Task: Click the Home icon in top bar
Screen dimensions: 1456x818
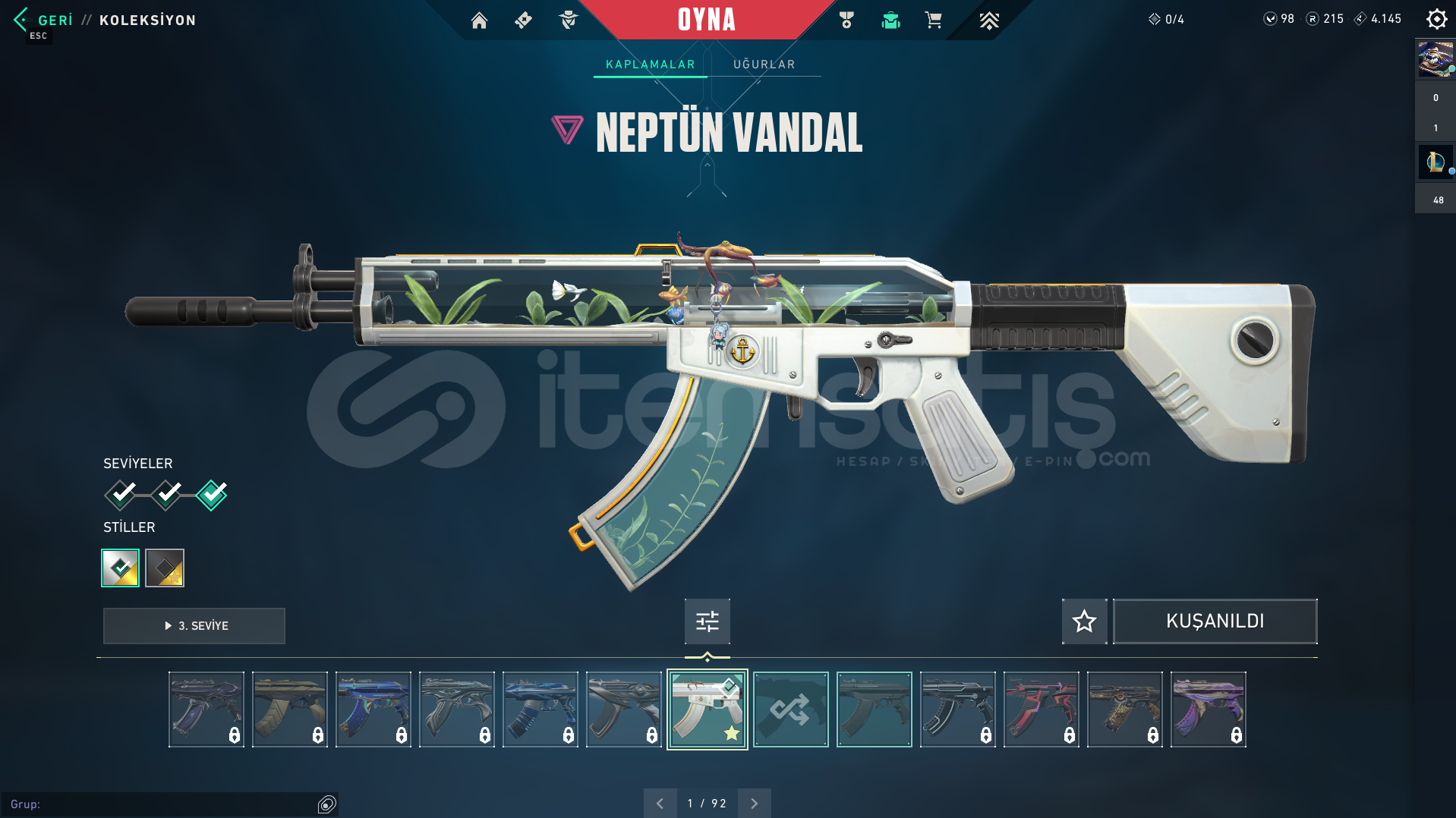Action: click(479, 20)
